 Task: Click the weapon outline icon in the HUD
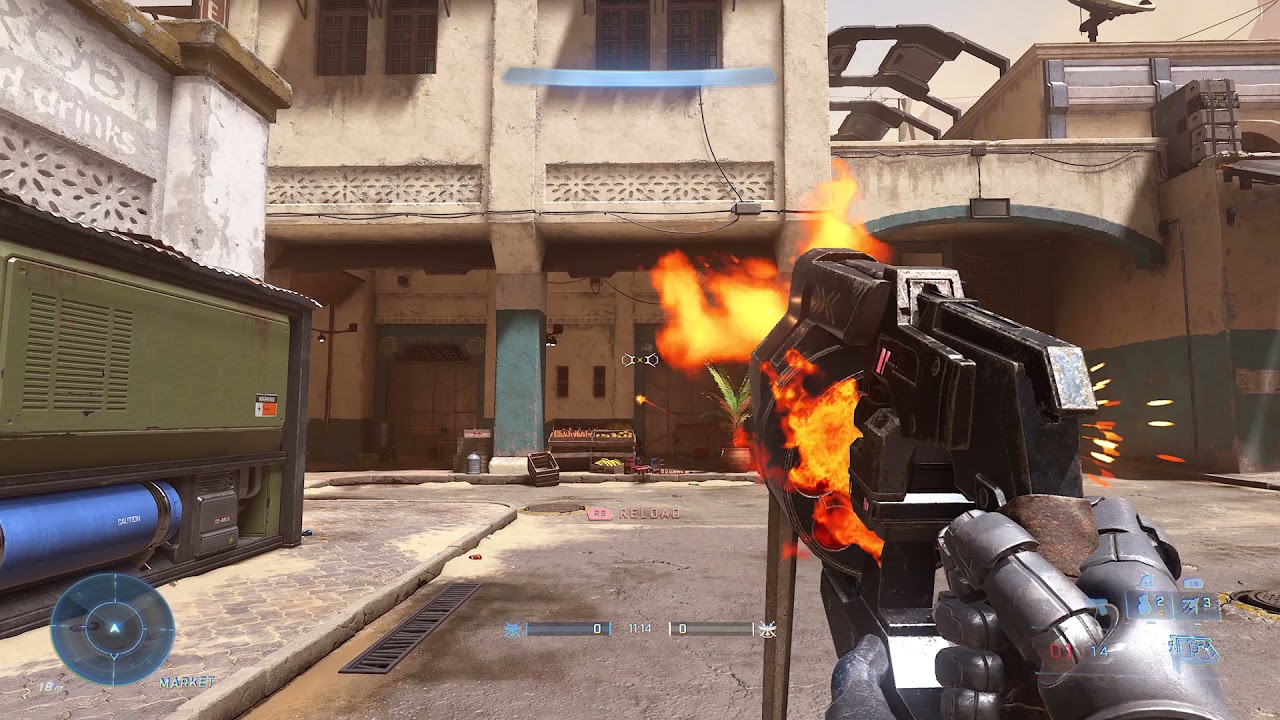click(1194, 650)
